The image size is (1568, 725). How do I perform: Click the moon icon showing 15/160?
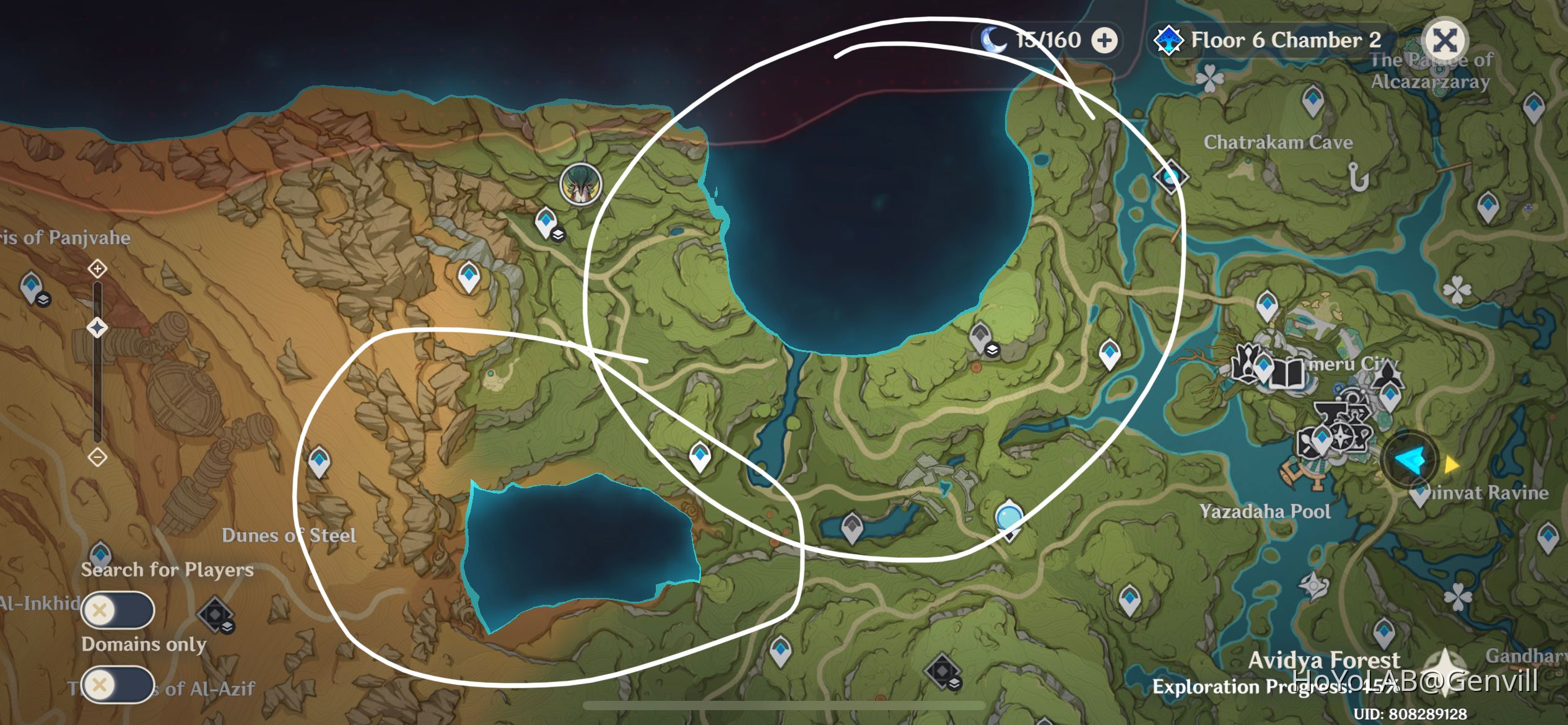click(x=994, y=39)
